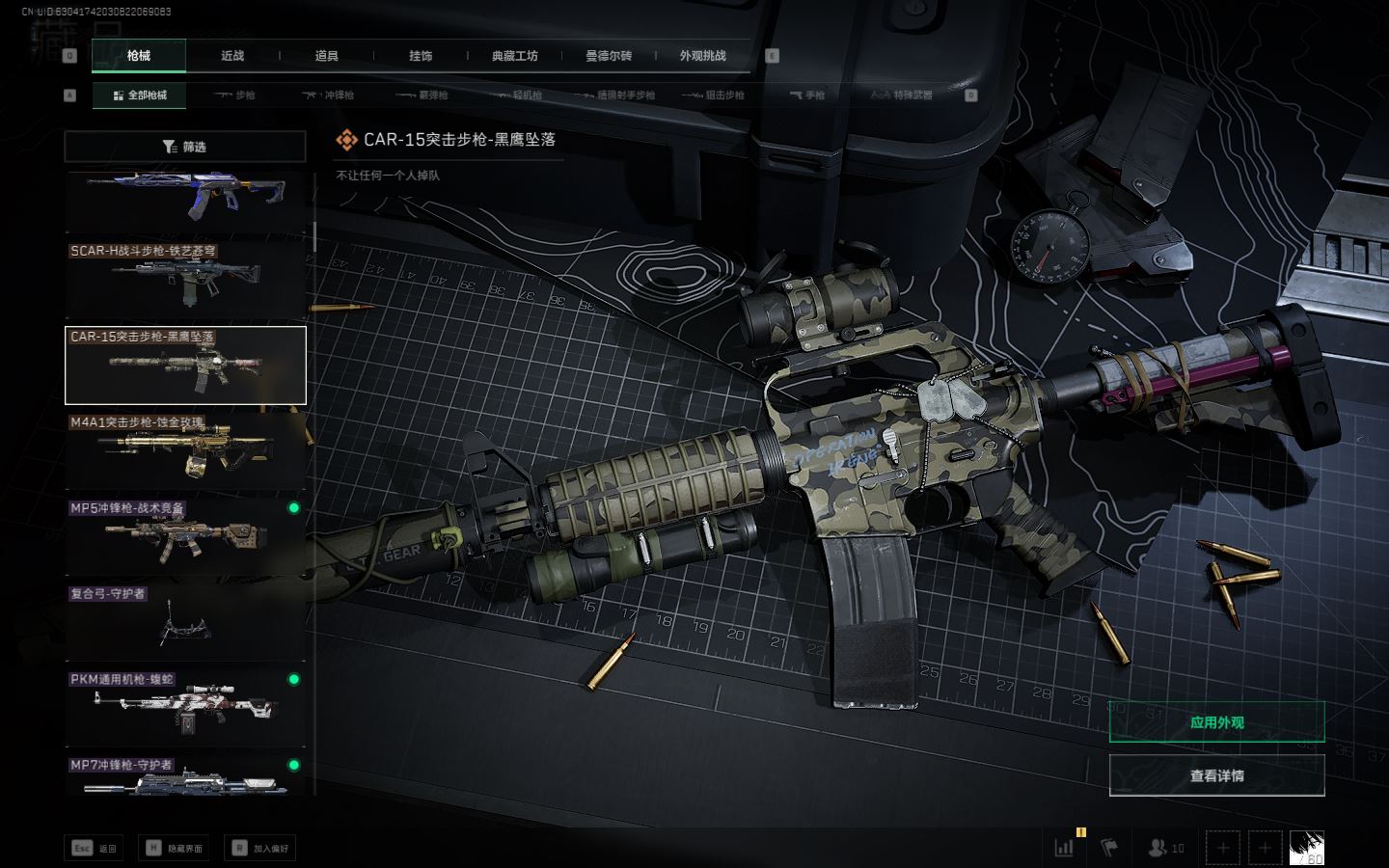
Task: Open the bar chart stats icon
Action: 1064,848
